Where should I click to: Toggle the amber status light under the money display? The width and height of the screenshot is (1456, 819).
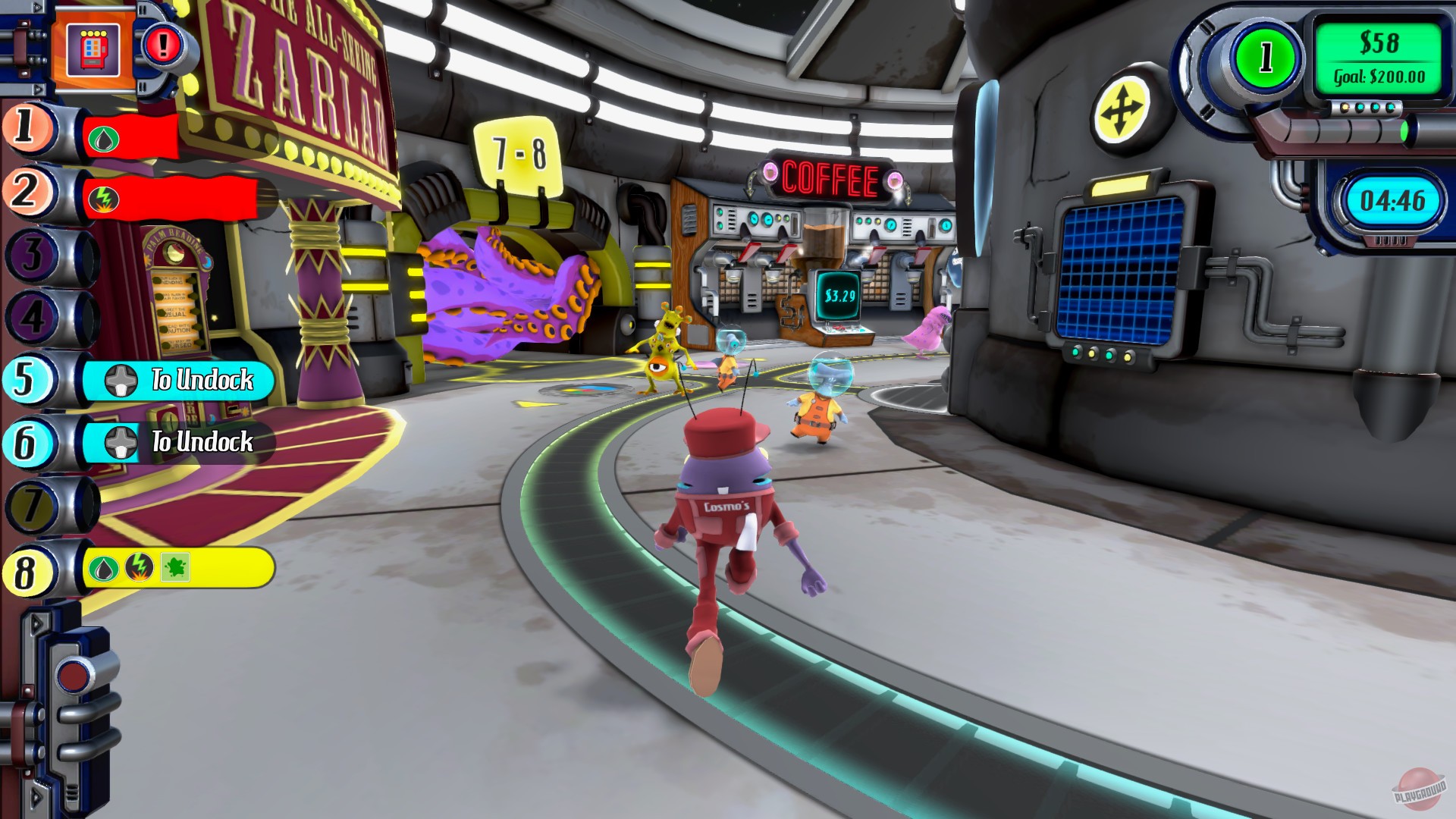click(x=1345, y=106)
